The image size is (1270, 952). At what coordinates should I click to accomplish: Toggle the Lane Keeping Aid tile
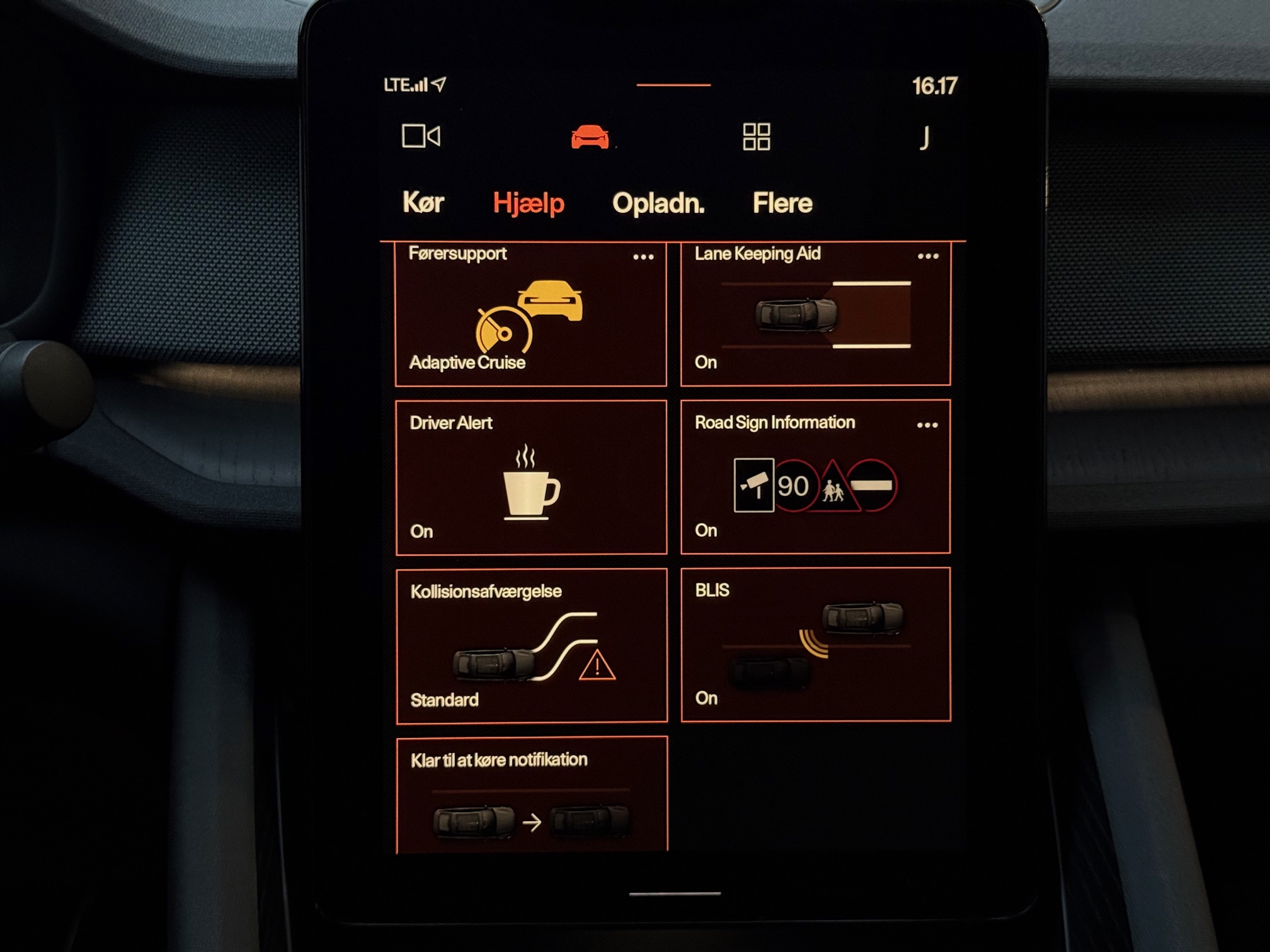pyautogui.click(x=815, y=315)
